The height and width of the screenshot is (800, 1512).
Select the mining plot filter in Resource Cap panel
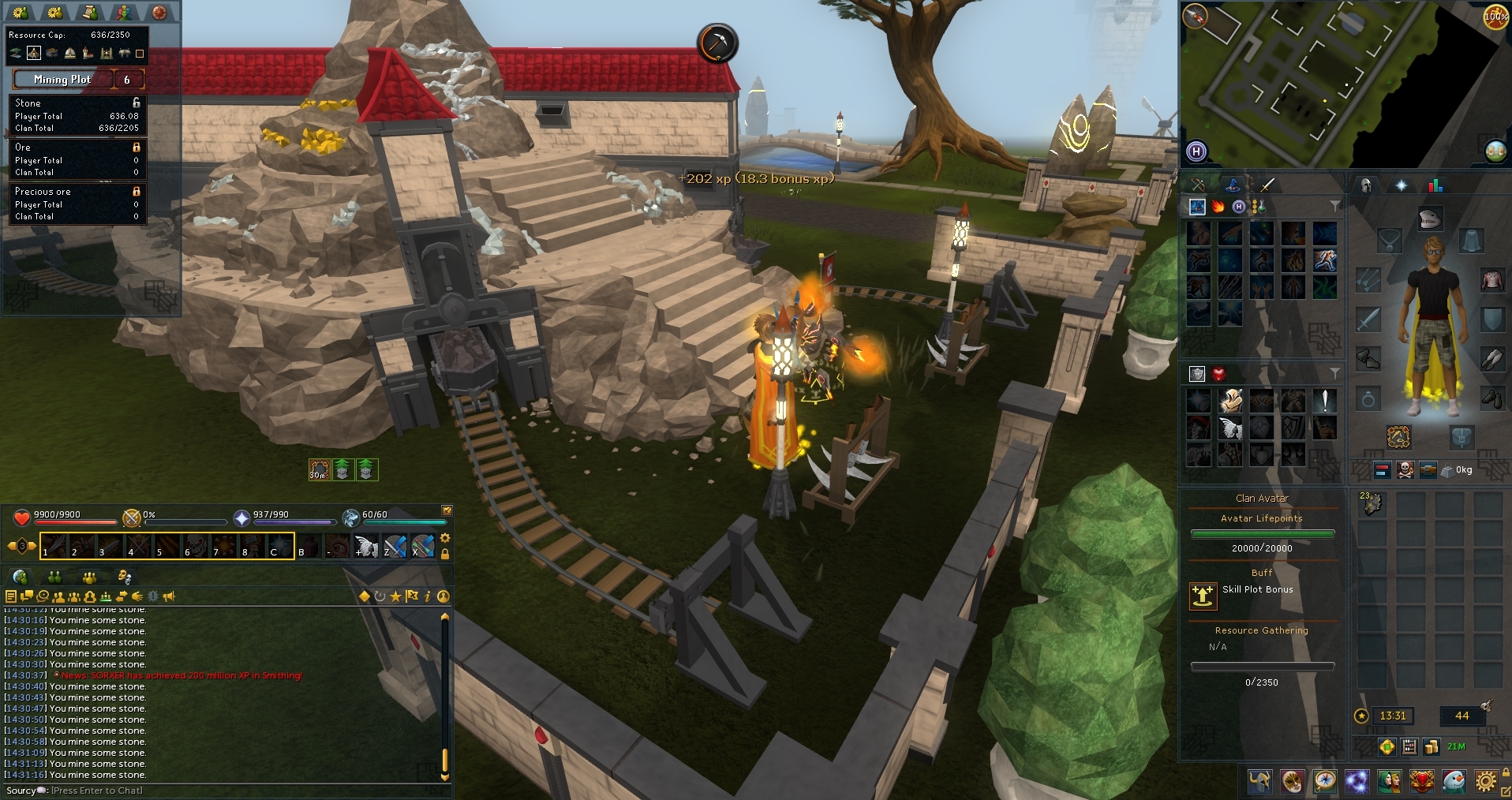33,53
